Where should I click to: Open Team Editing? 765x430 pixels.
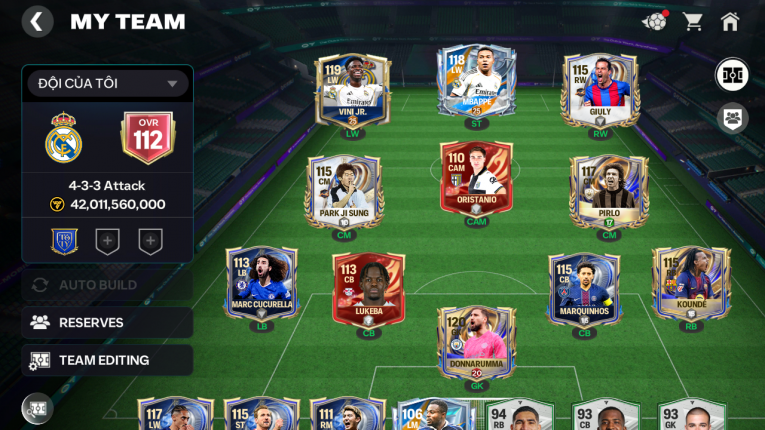pyautogui.click(x=107, y=360)
